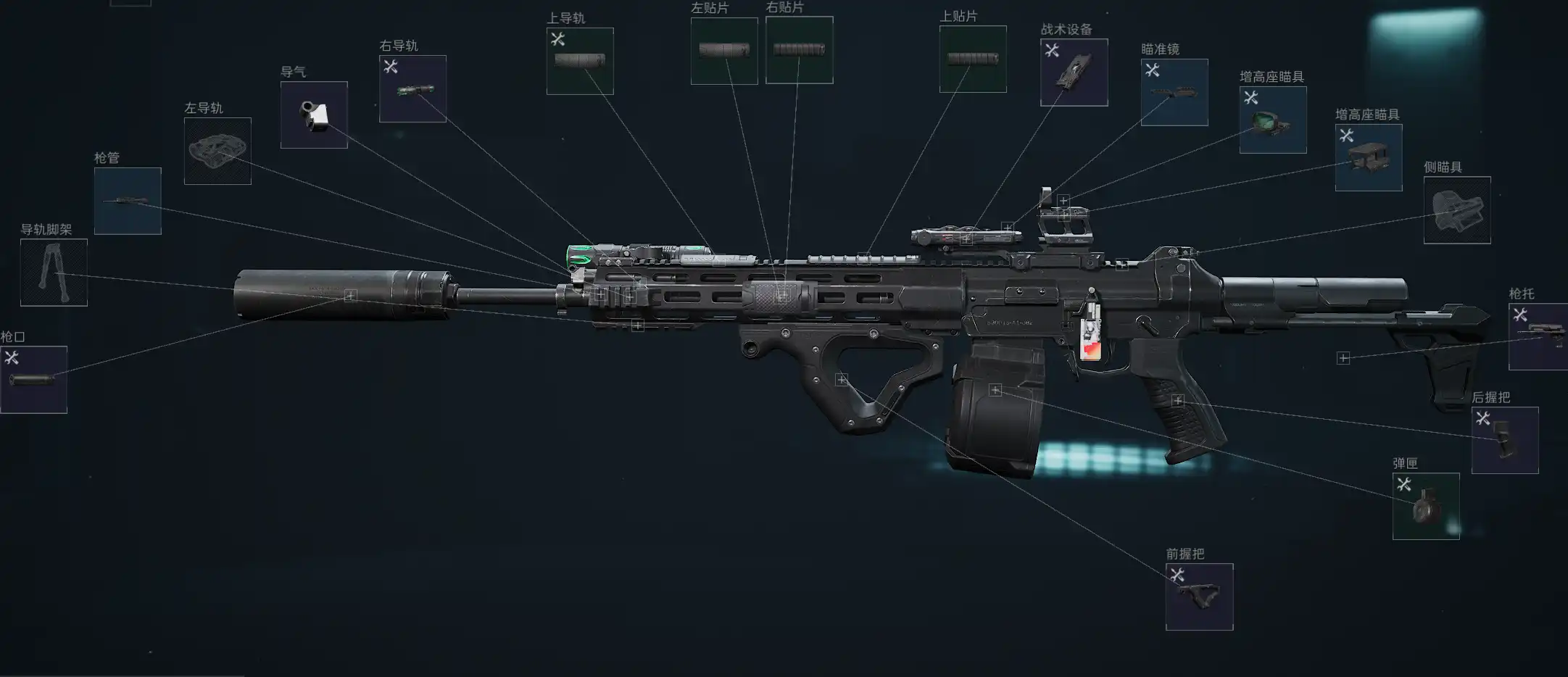Open the 瞄准镜 scope slot
The height and width of the screenshot is (677, 1568).
1174,92
